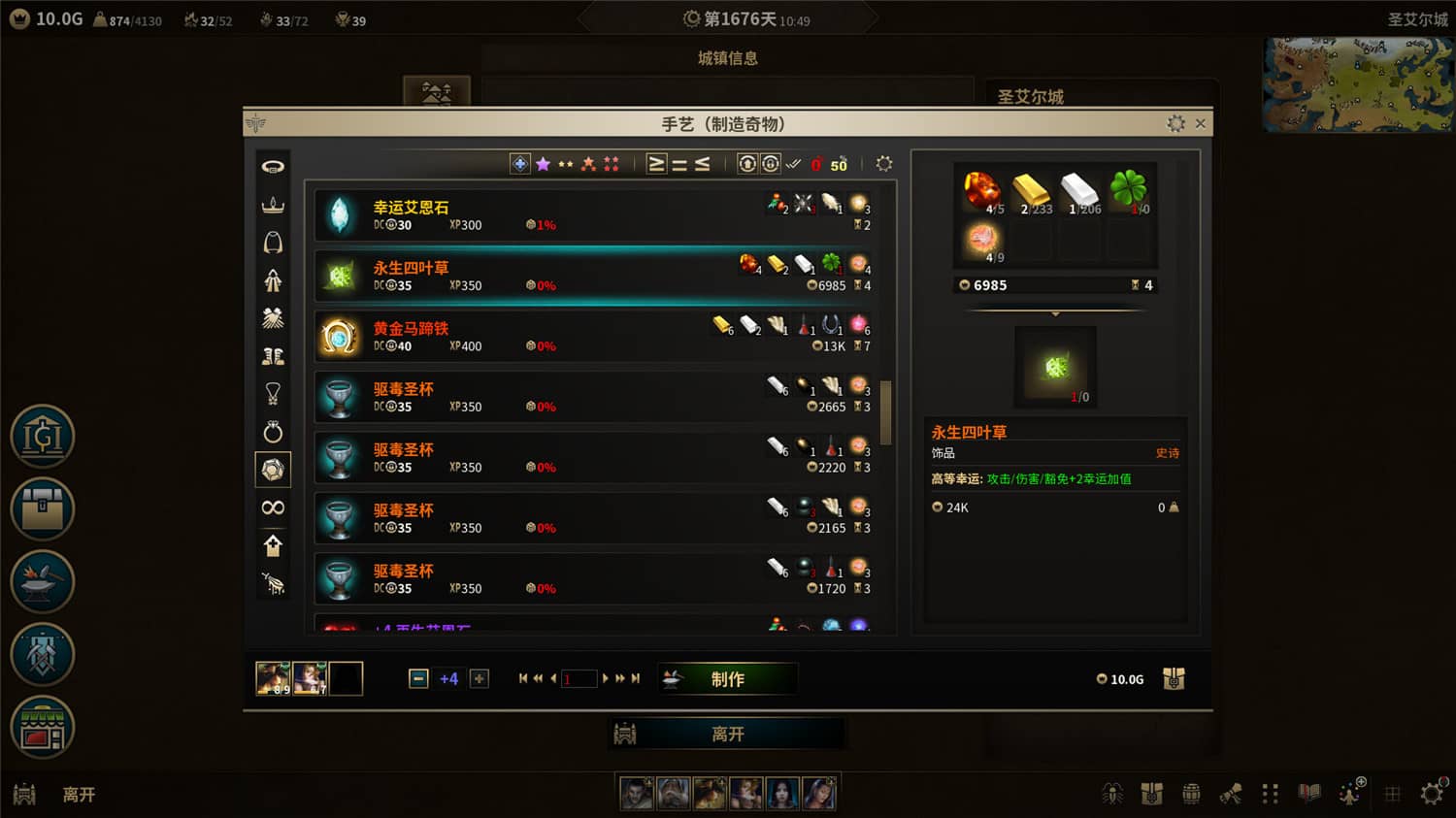1456x818 pixels.
Task: Select the gloves category icon
Action: [x=273, y=318]
